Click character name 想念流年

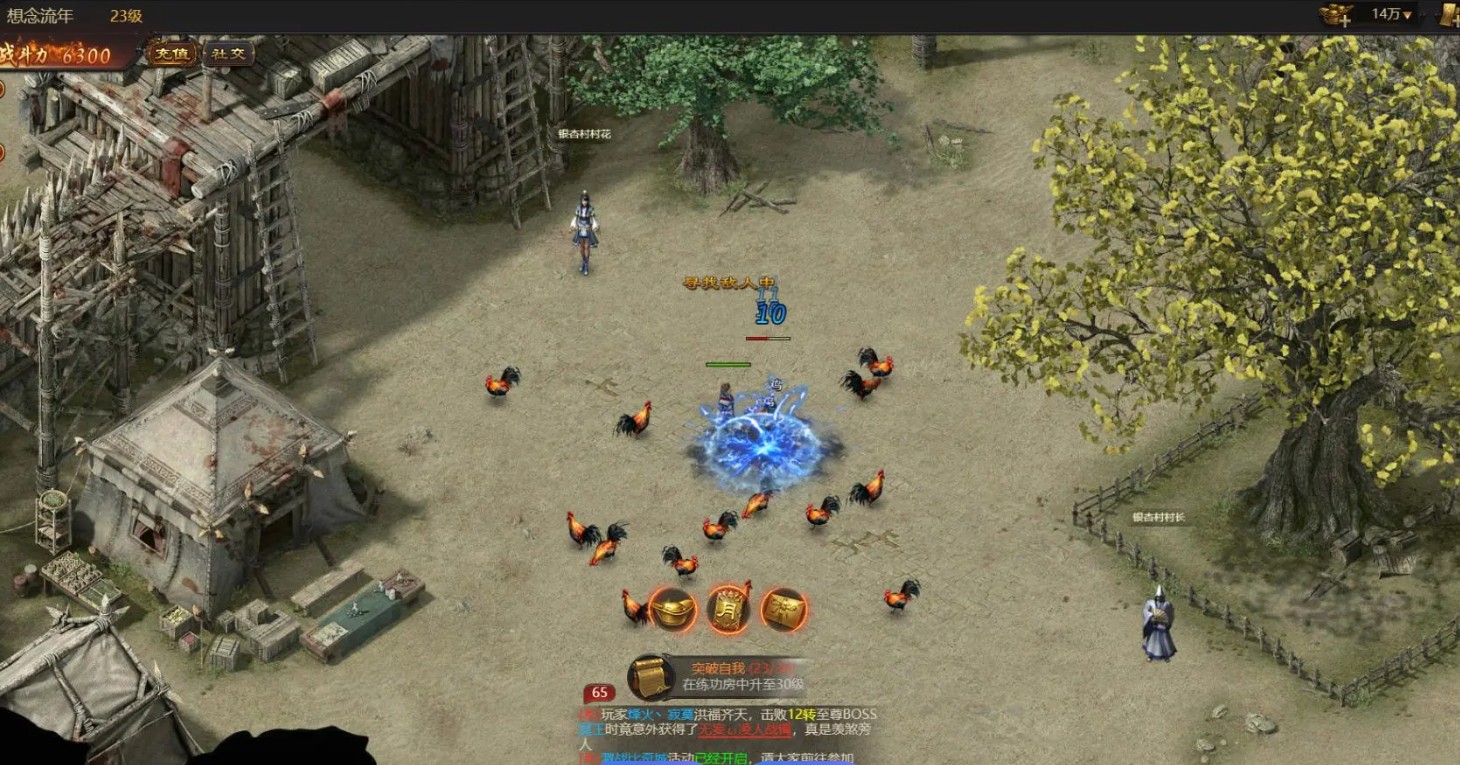(x=42, y=13)
